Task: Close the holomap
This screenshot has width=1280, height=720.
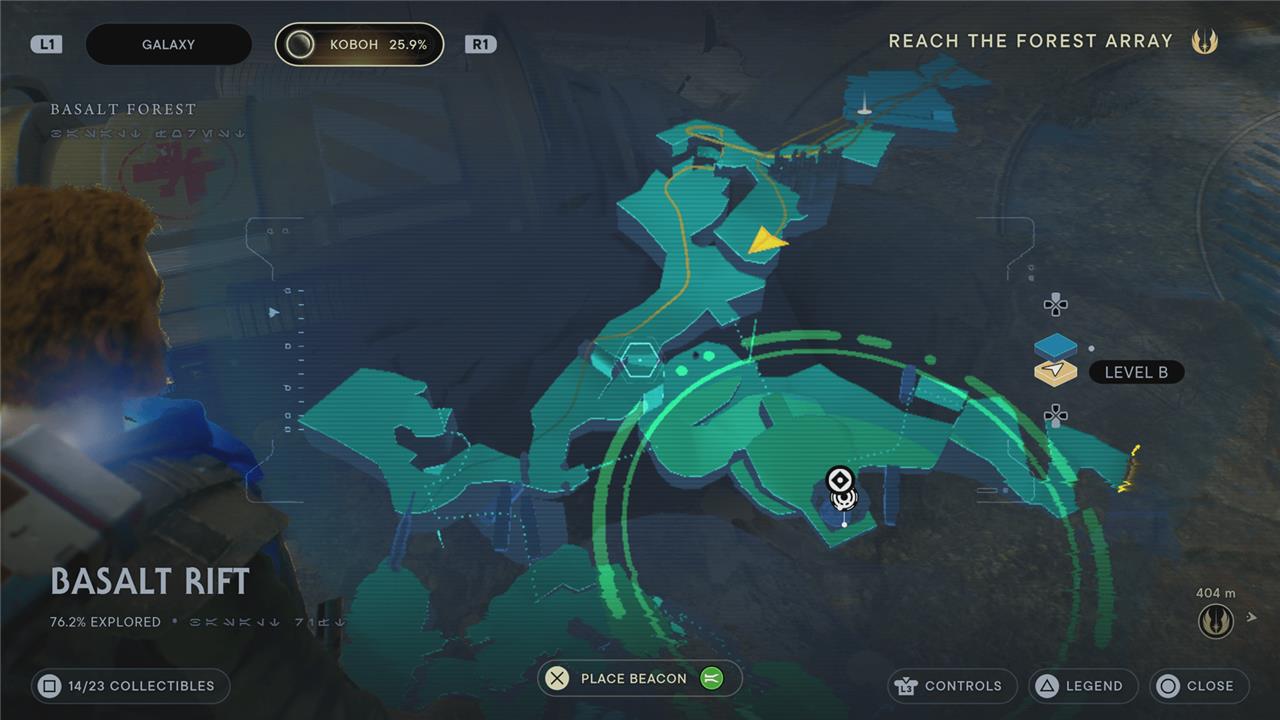Action: tap(1199, 686)
